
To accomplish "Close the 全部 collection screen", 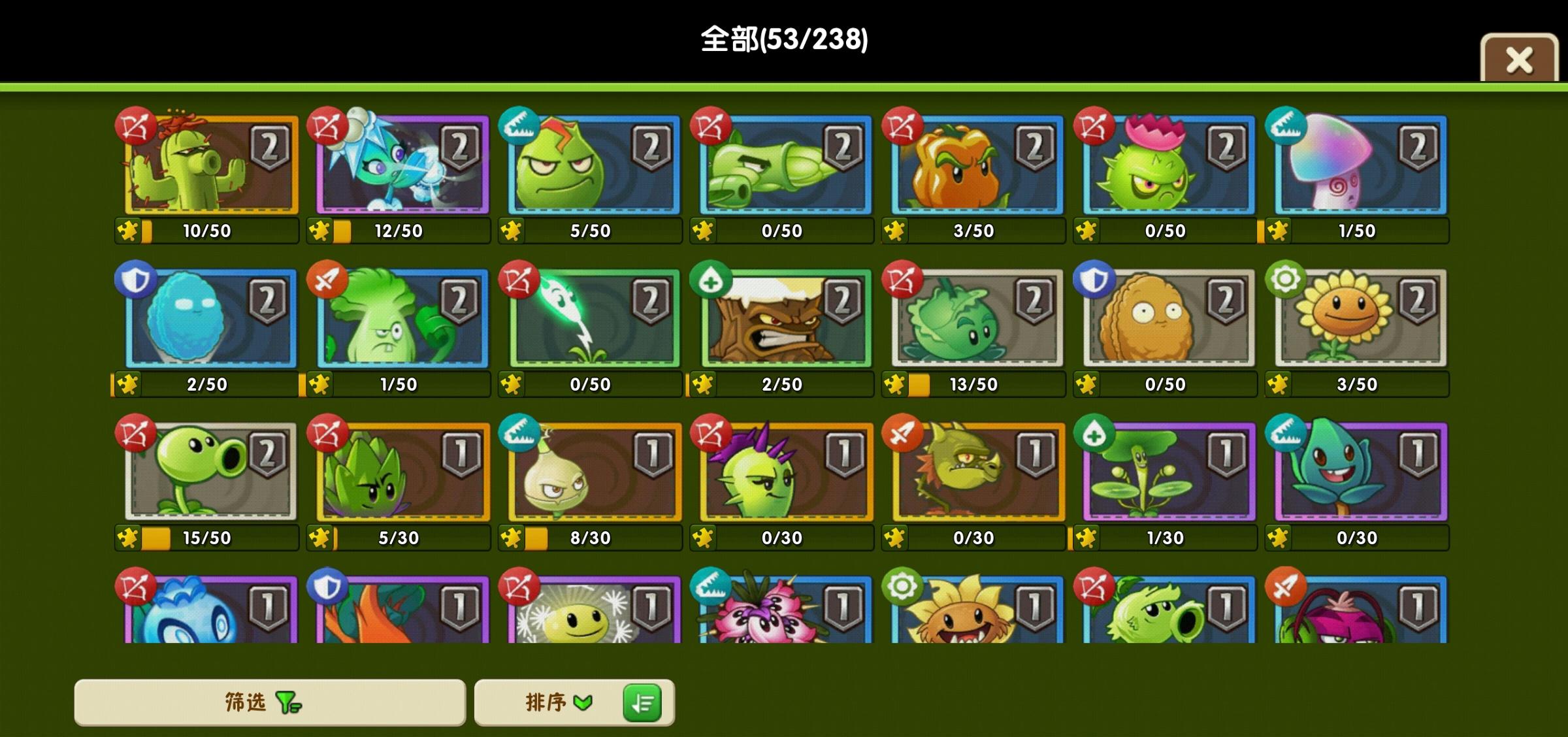I will pyautogui.click(x=1519, y=59).
